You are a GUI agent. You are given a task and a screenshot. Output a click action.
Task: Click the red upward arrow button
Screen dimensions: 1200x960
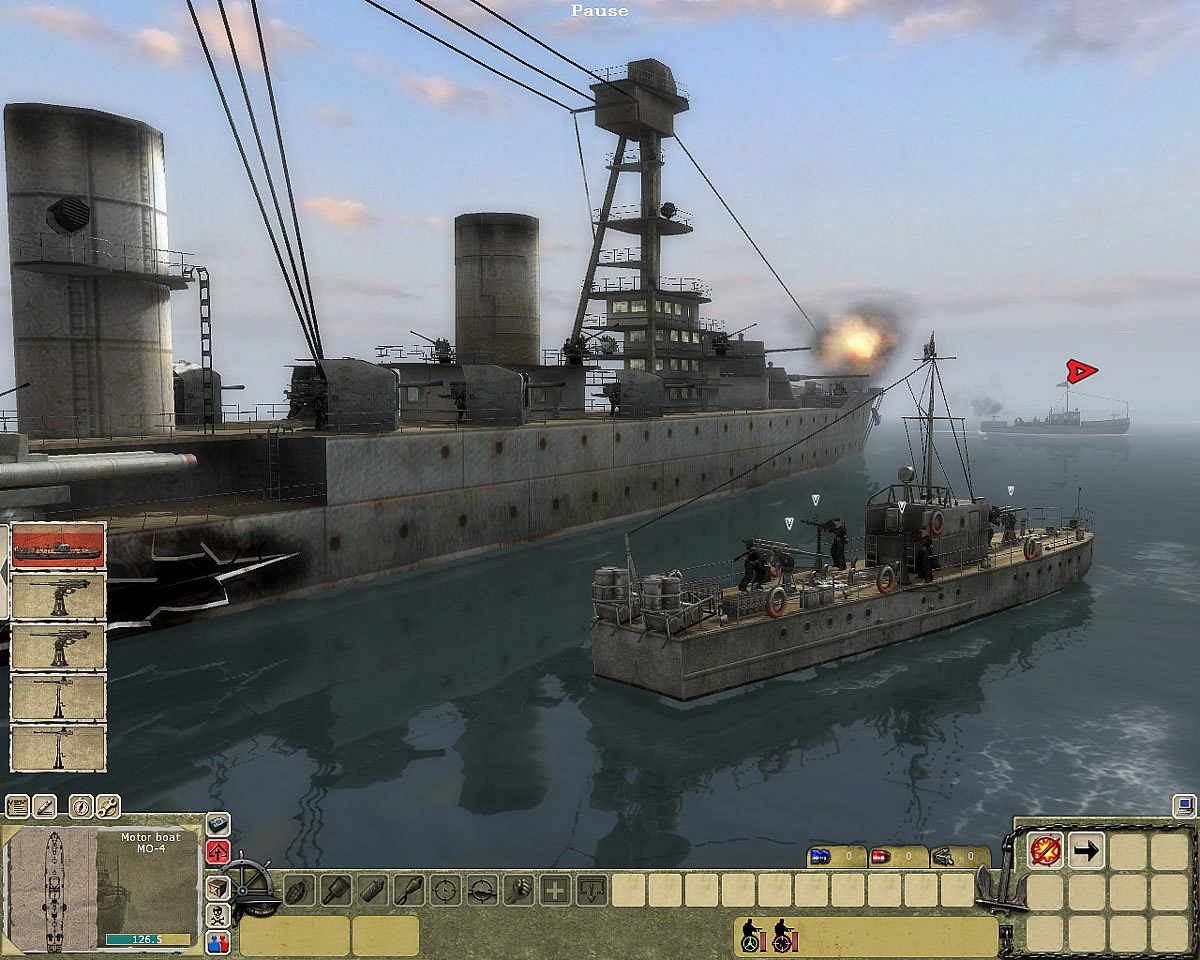tap(218, 853)
